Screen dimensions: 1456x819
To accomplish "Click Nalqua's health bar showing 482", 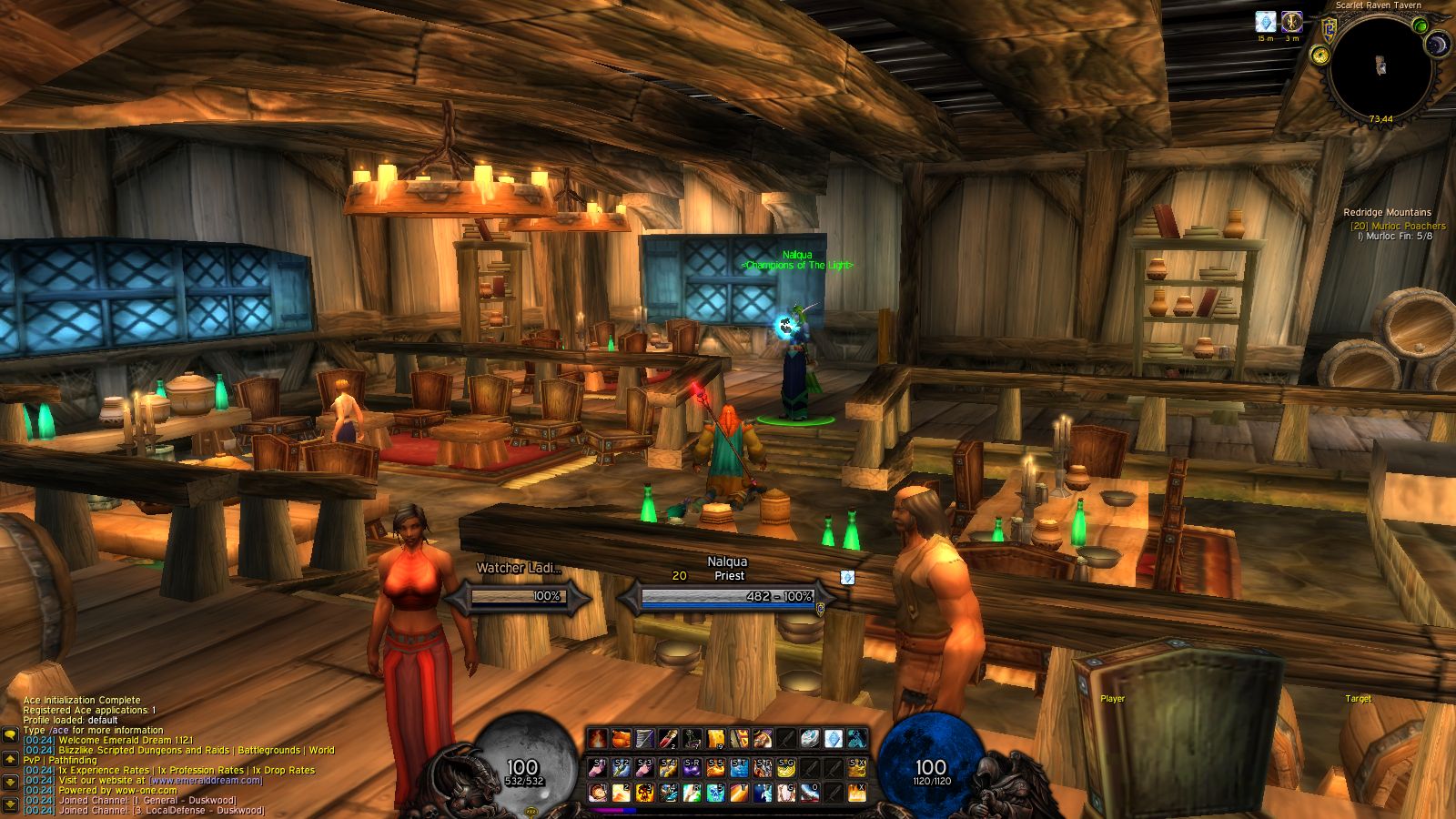I will (x=728, y=596).
